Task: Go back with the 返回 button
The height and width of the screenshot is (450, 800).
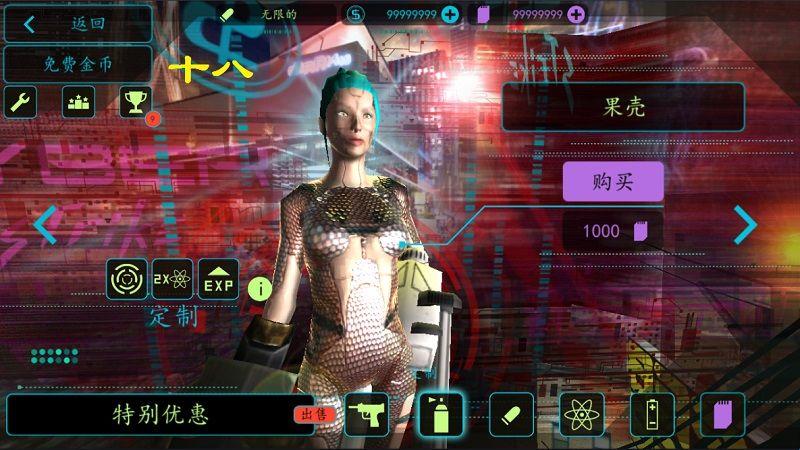Action: pyautogui.click(x=78, y=23)
